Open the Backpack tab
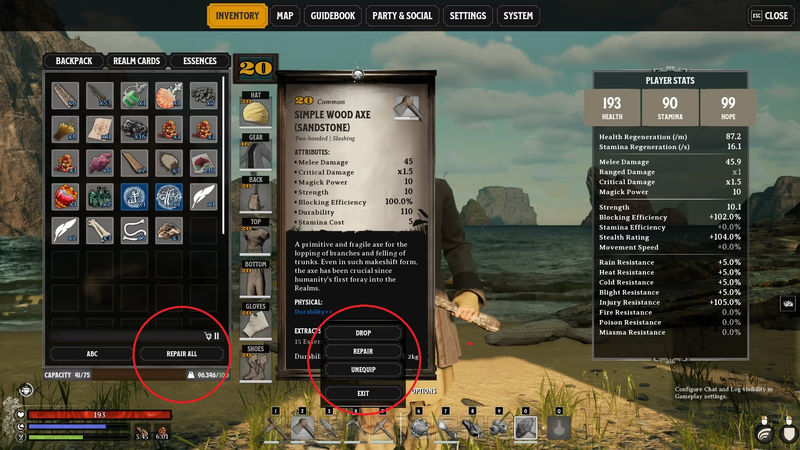This screenshot has width=800, height=450. (74, 61)
